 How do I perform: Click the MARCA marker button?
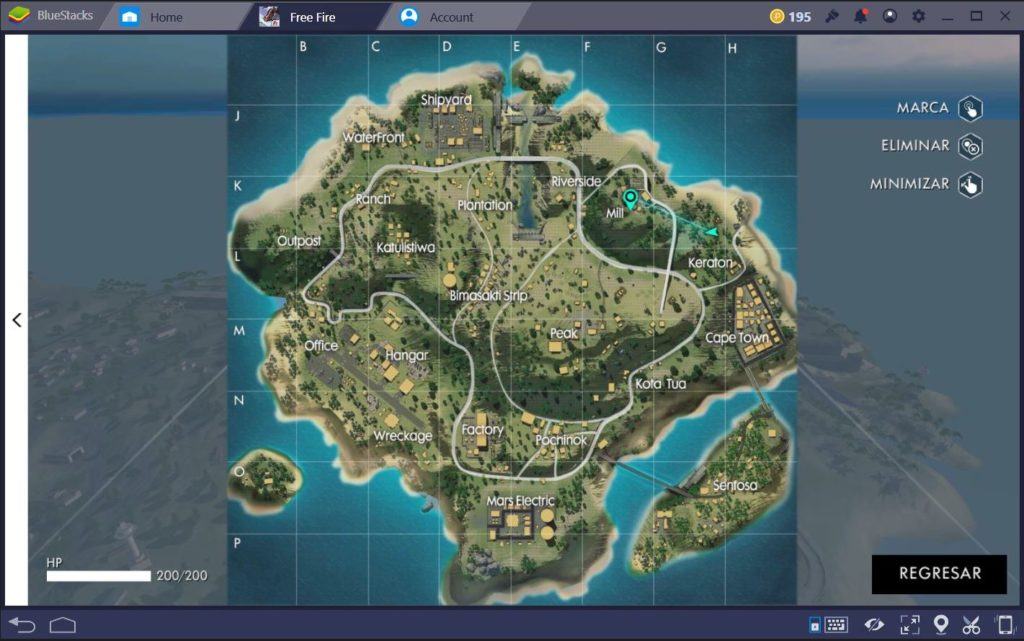(x=969, y=109)
